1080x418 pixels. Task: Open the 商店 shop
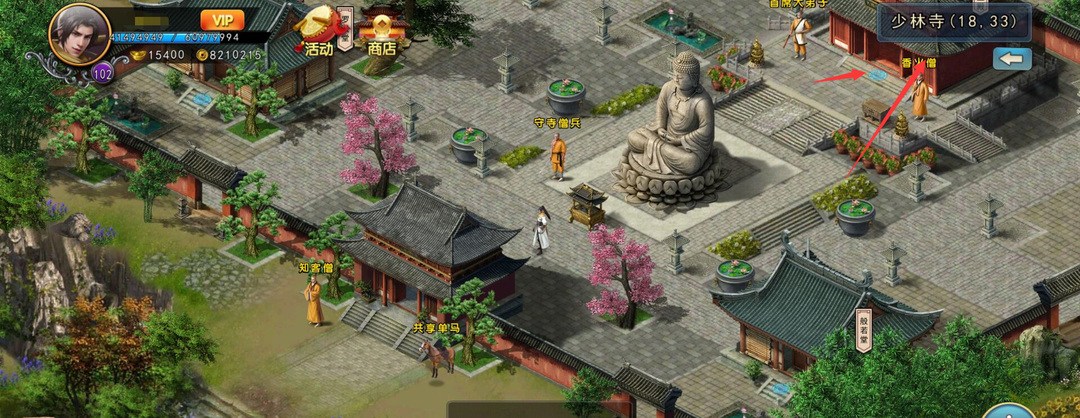(381, 30)
